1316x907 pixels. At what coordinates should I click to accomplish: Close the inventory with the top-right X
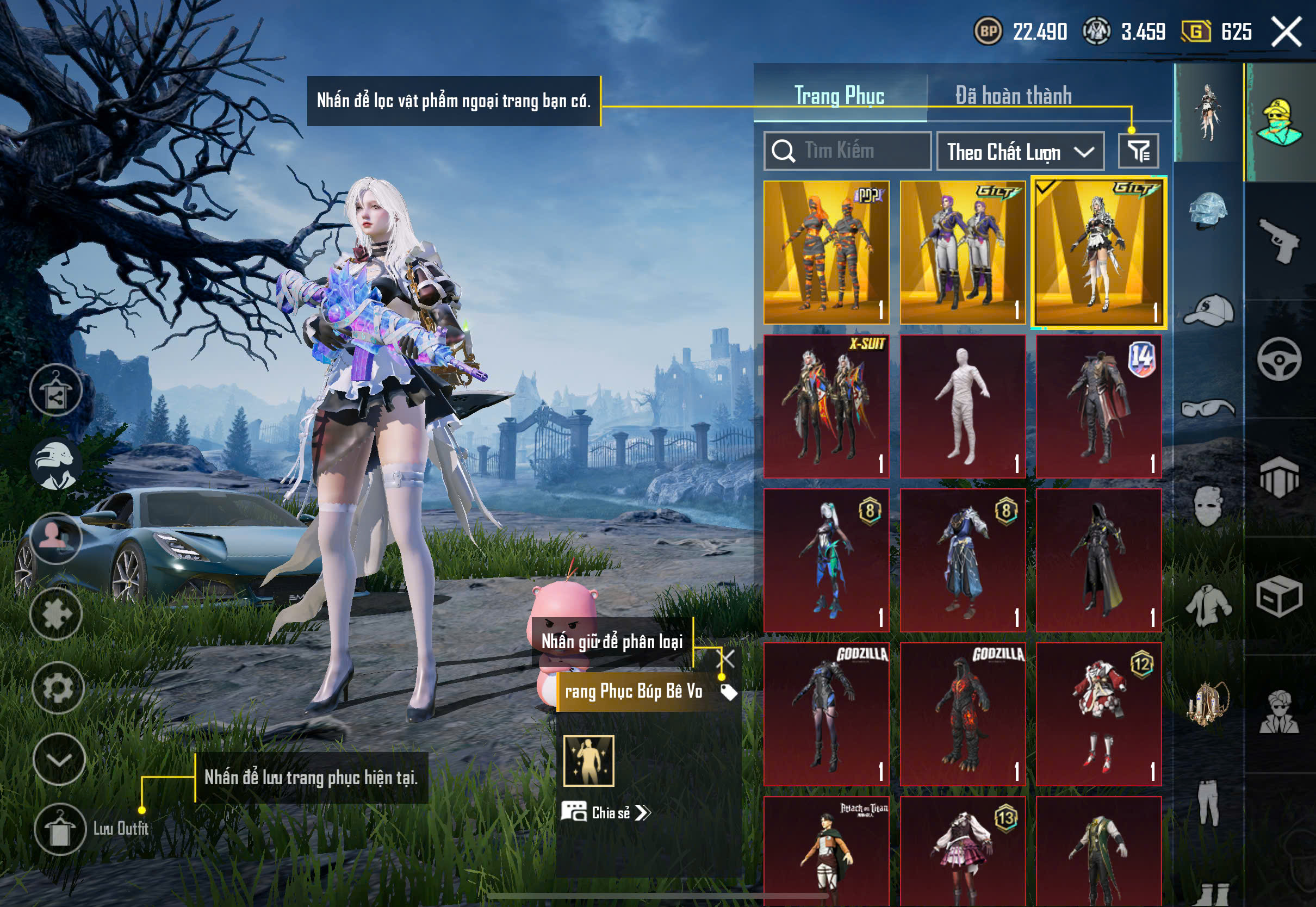coord(1287,31)
